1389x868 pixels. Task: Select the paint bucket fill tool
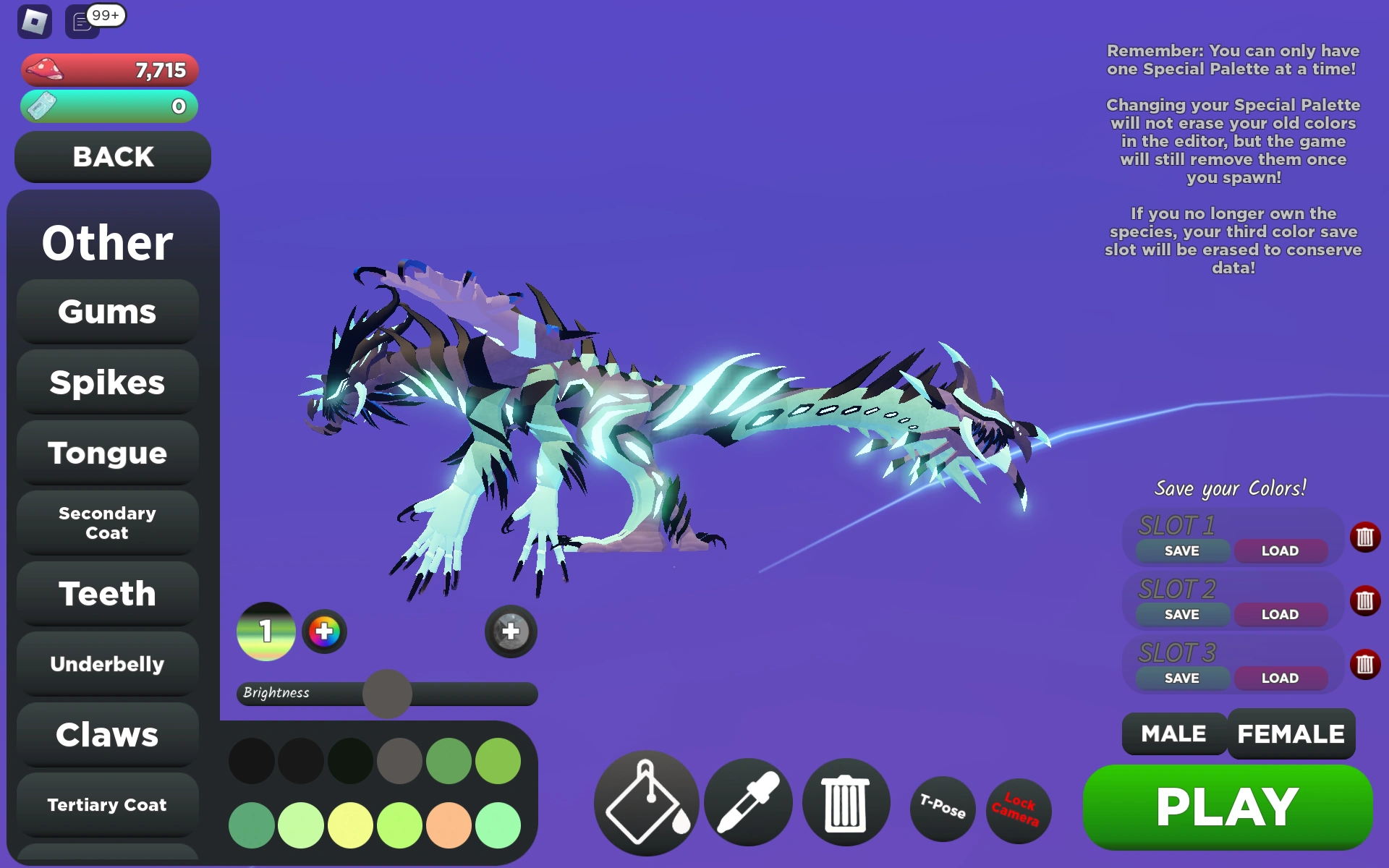pyautogui.click(x=645, y=803)
